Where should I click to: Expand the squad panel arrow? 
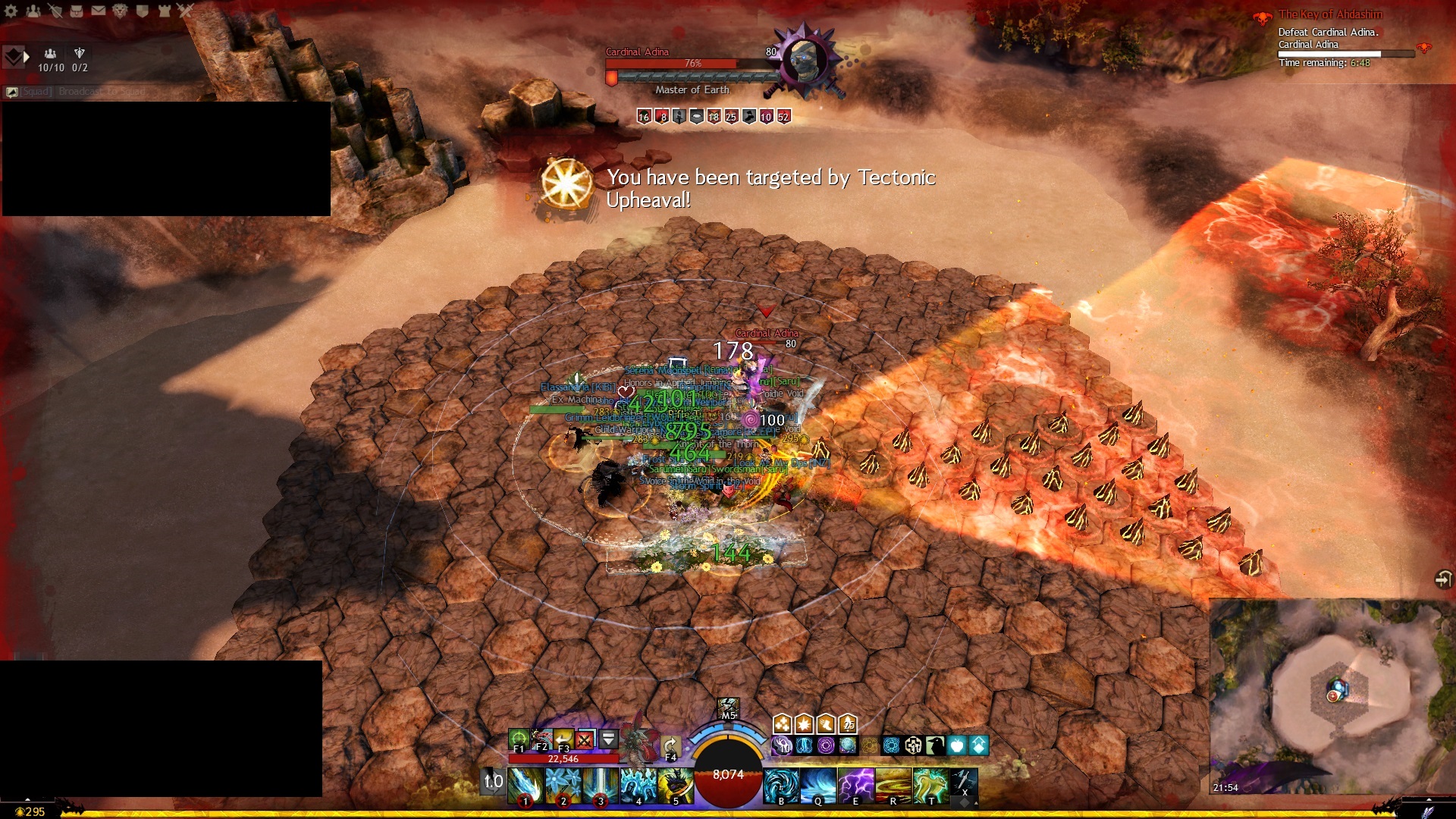point(27,57)
